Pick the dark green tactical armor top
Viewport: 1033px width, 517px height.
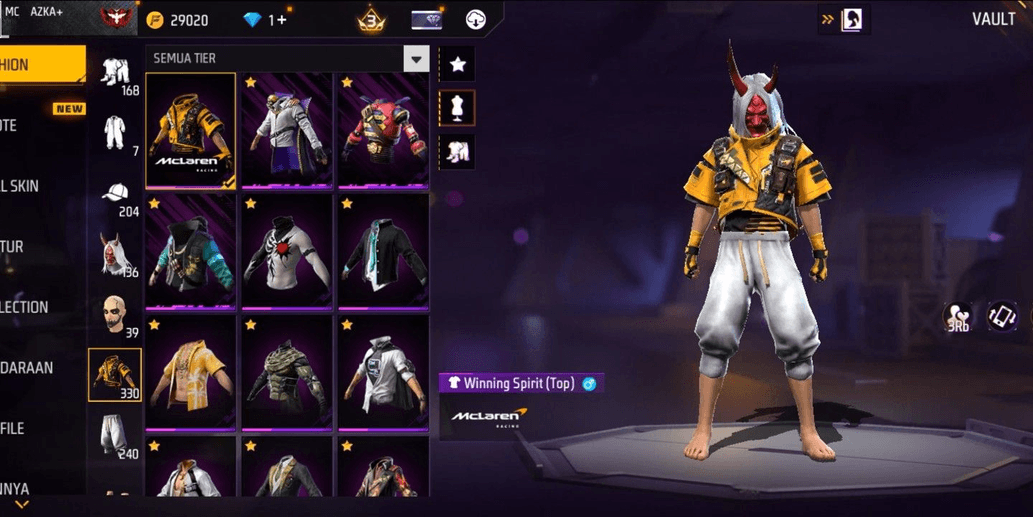coord(286,373)
